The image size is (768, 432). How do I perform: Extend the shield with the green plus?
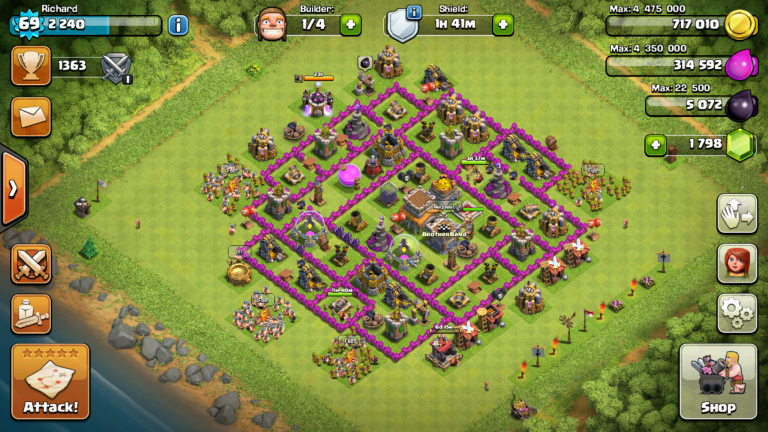(502, 25)
